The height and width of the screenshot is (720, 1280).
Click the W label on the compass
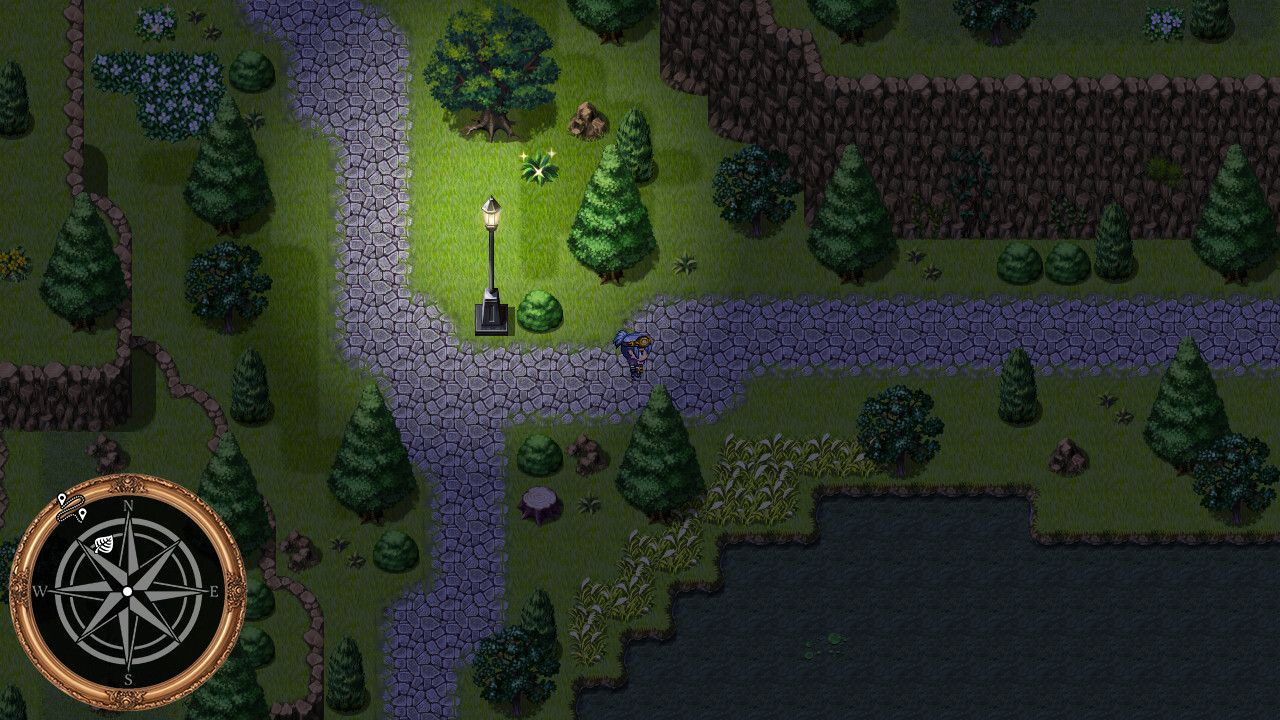tap(40, 591)
